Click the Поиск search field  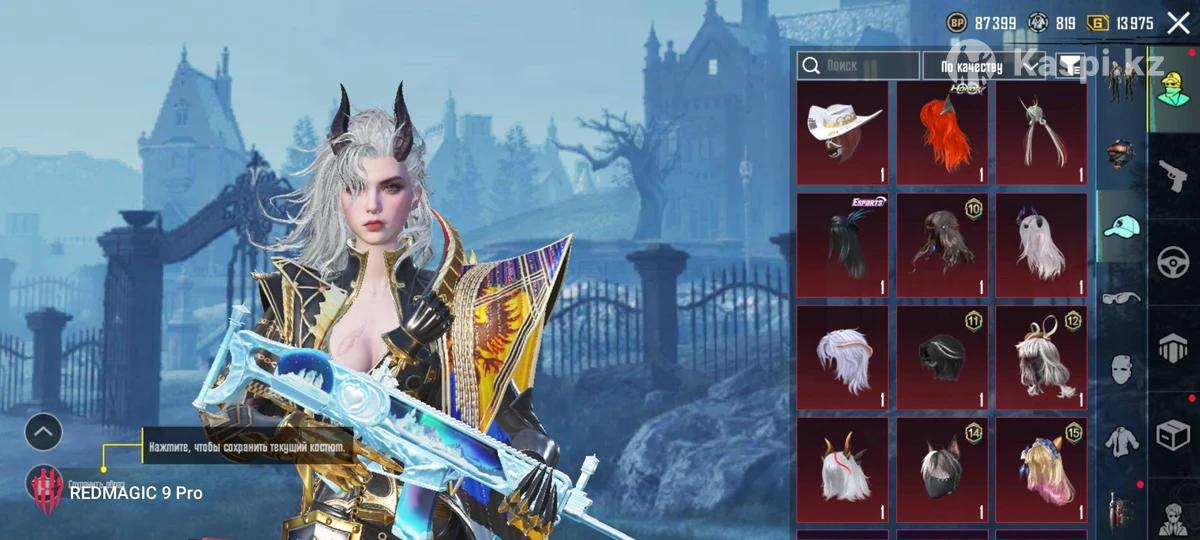click(x=858, y=66)
